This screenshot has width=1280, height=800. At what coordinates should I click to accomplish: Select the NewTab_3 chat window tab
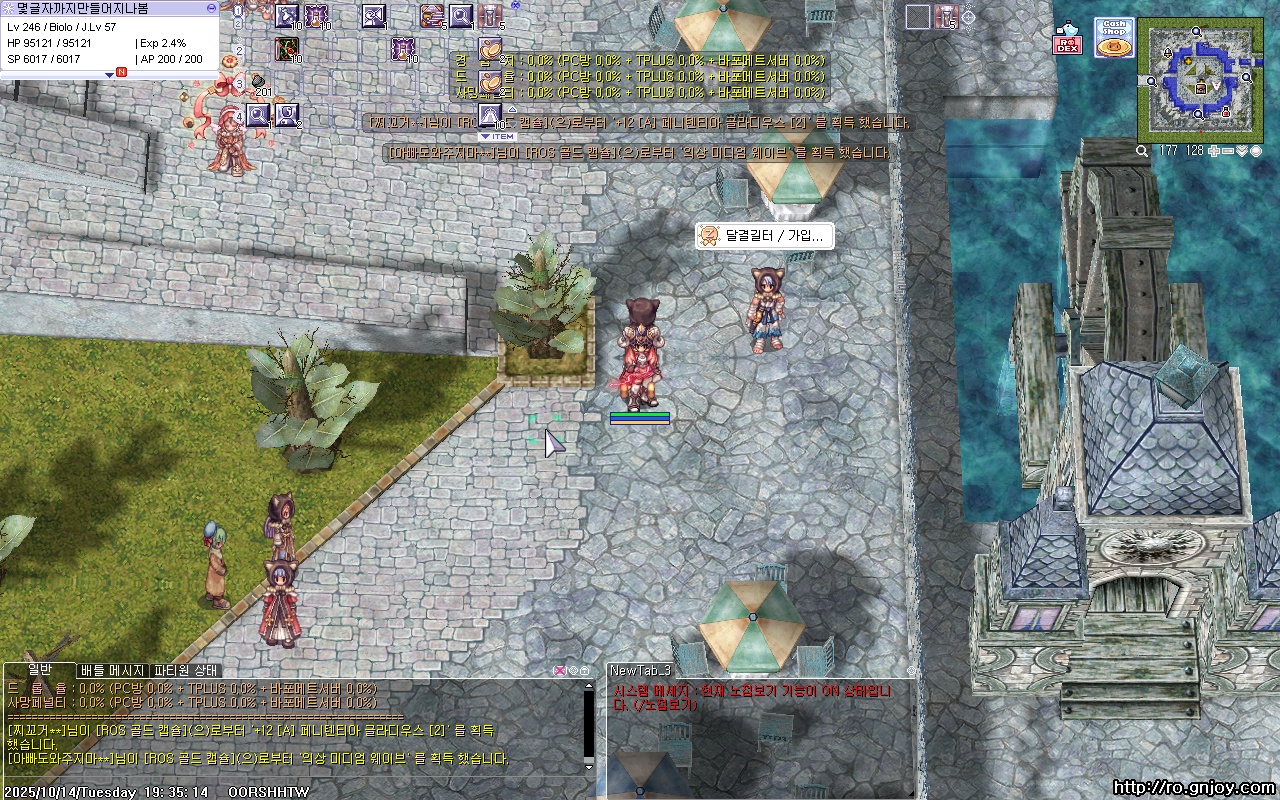point(641,670)
